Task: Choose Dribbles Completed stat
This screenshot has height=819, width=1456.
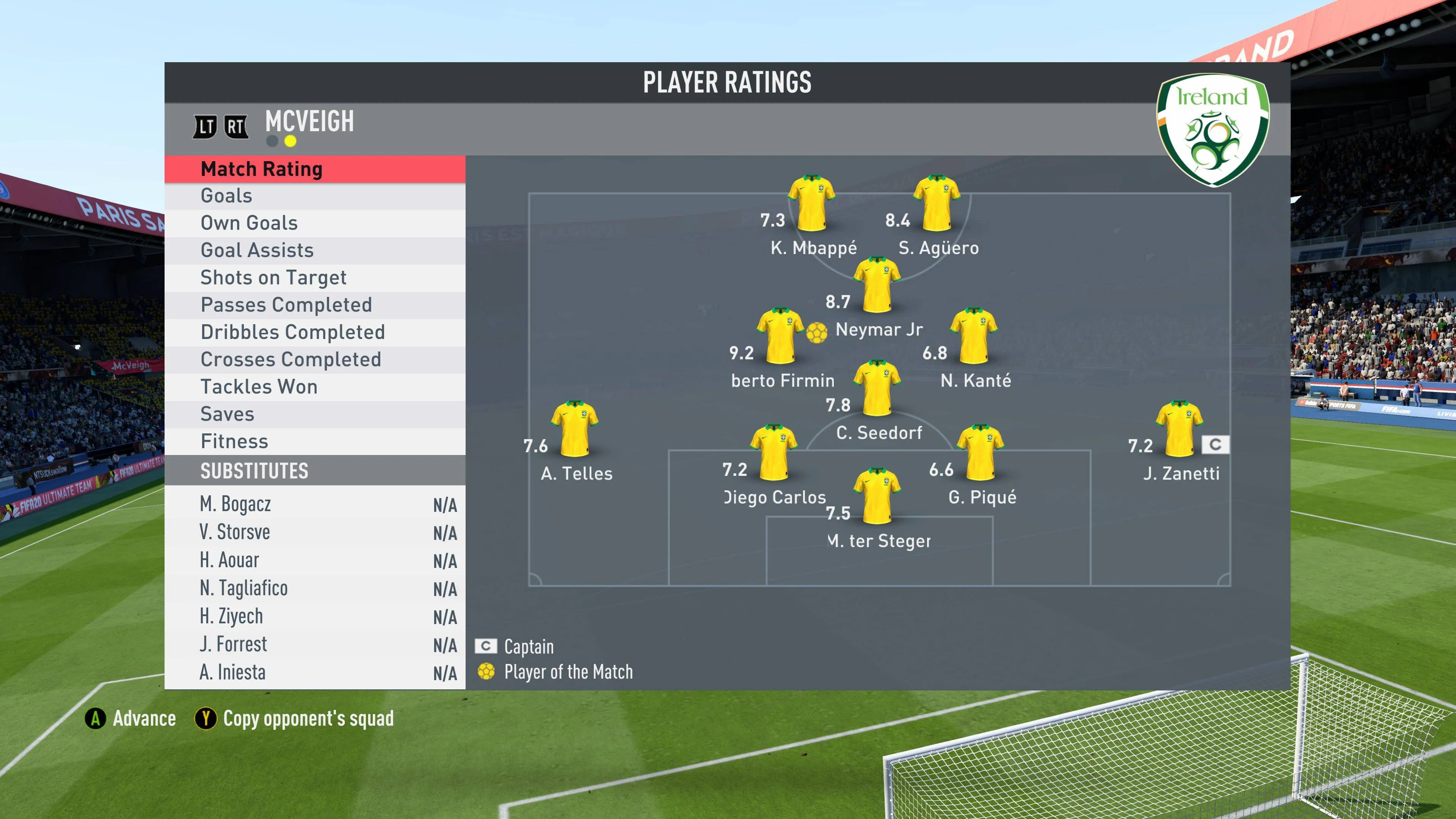Action: [315, 332]
